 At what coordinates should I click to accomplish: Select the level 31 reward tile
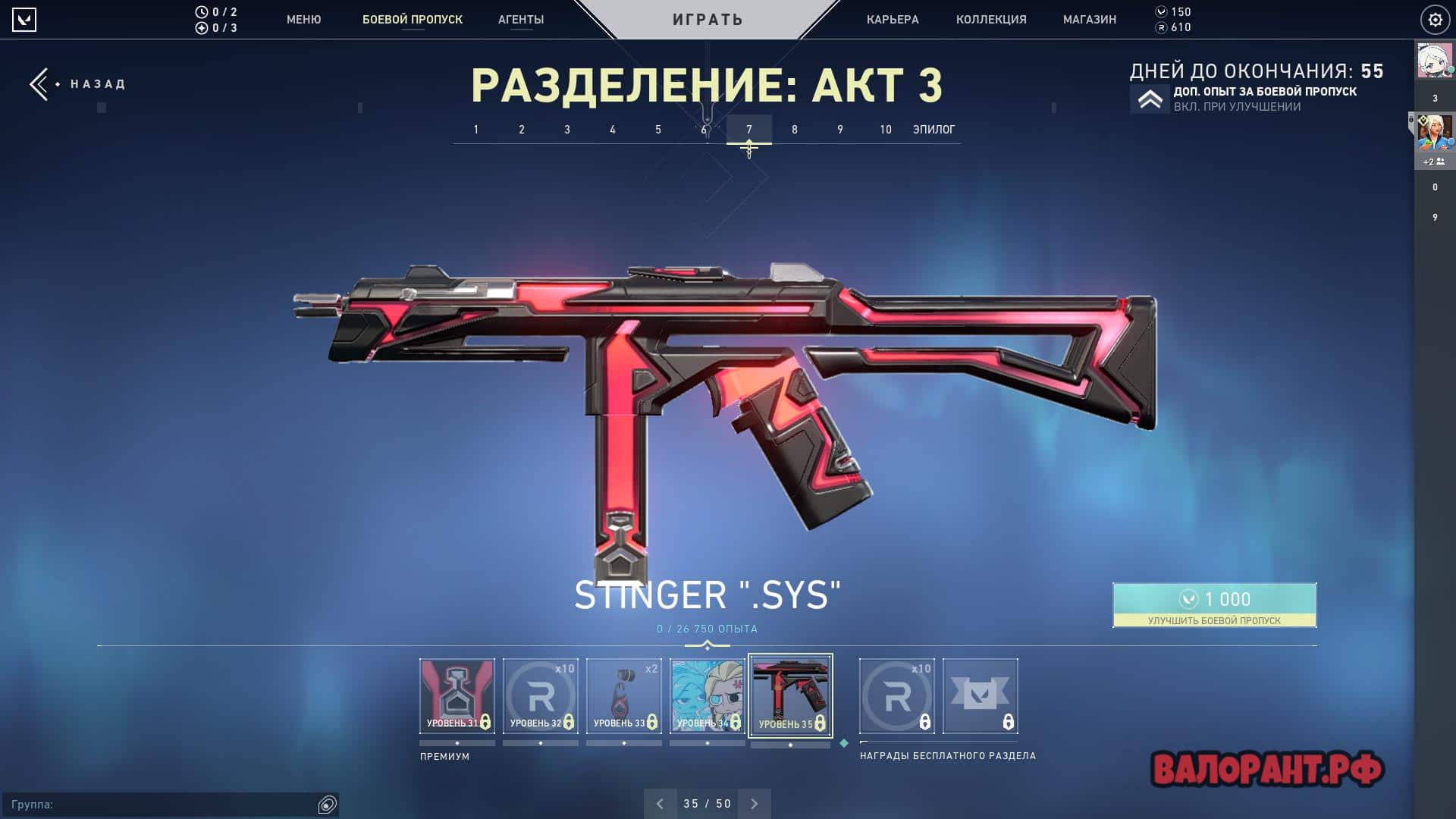pyautogui.click(x=457, y=696)
